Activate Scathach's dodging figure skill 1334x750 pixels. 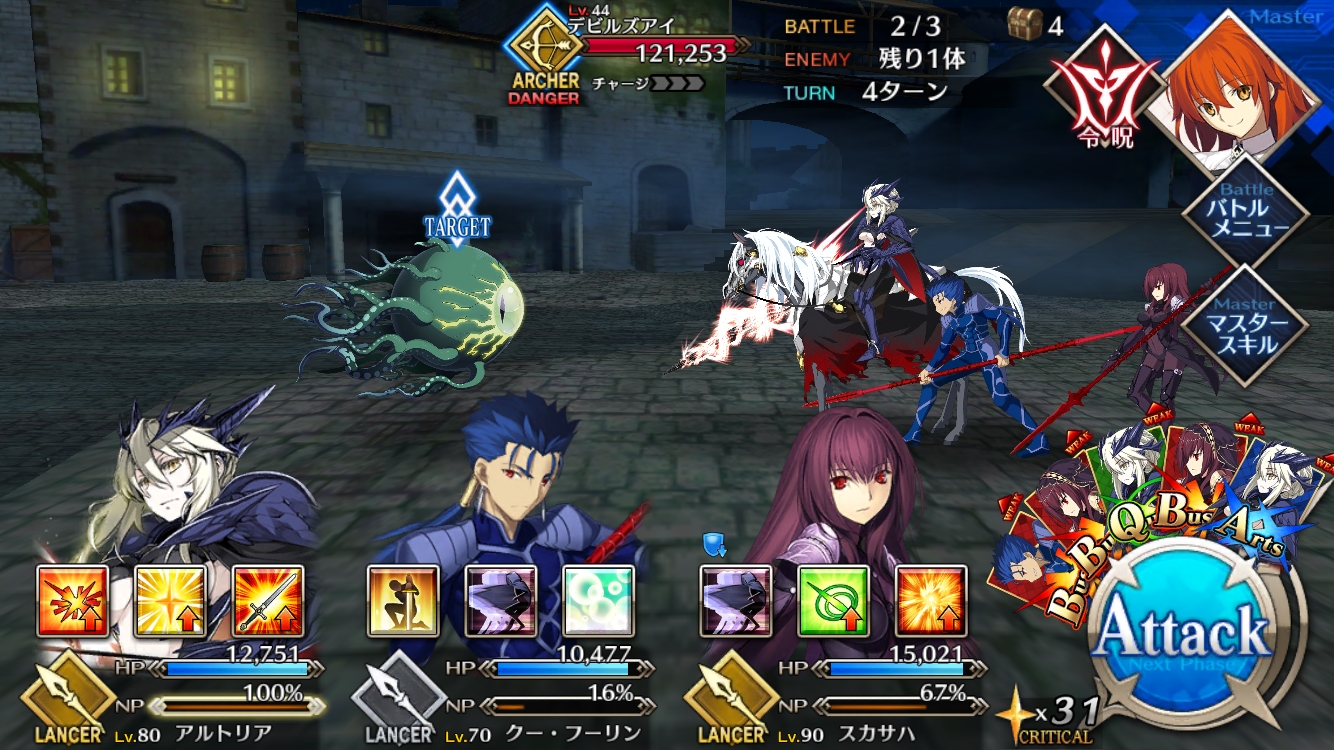pyautogui.click(x=735, y=602)
